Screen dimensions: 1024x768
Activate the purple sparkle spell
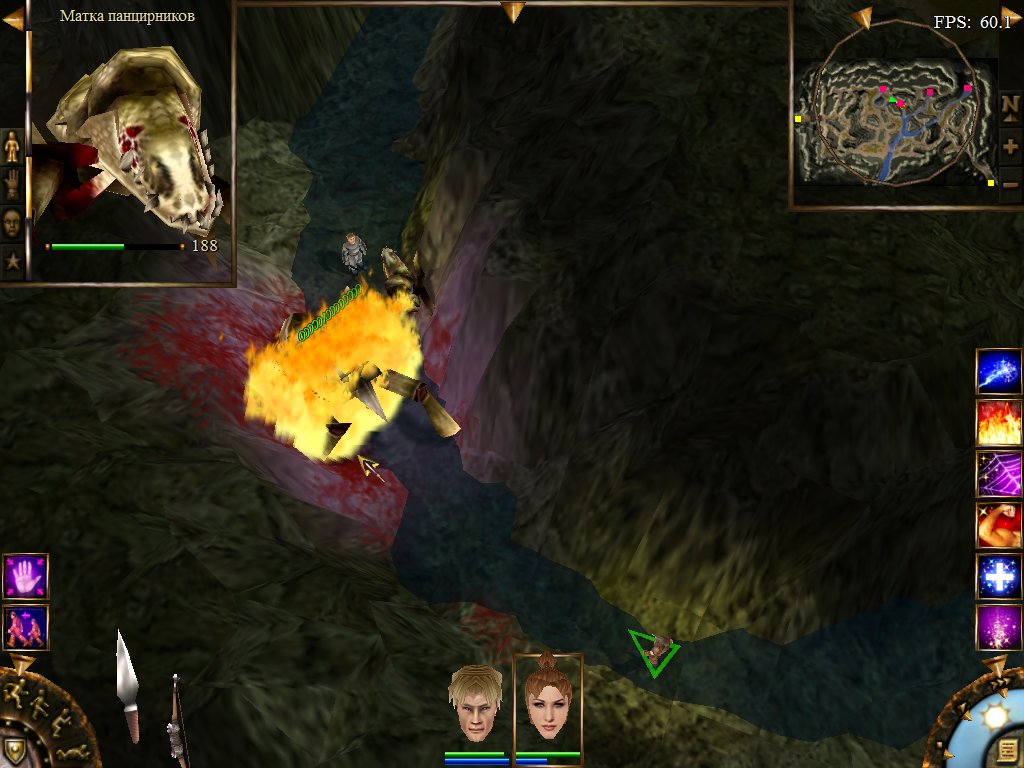998,628
